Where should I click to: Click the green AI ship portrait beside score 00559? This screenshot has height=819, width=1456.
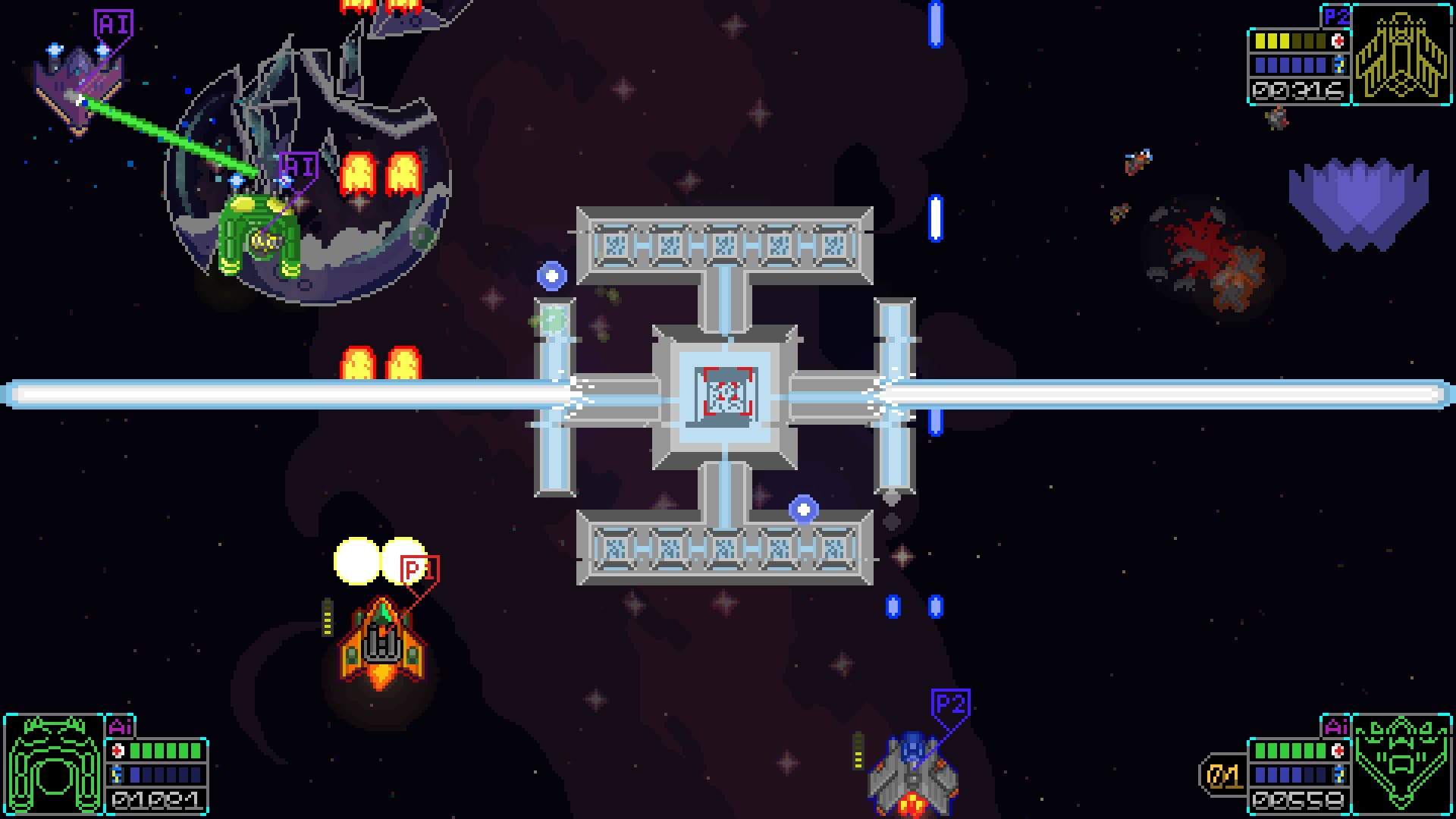tap(1401, 764)
